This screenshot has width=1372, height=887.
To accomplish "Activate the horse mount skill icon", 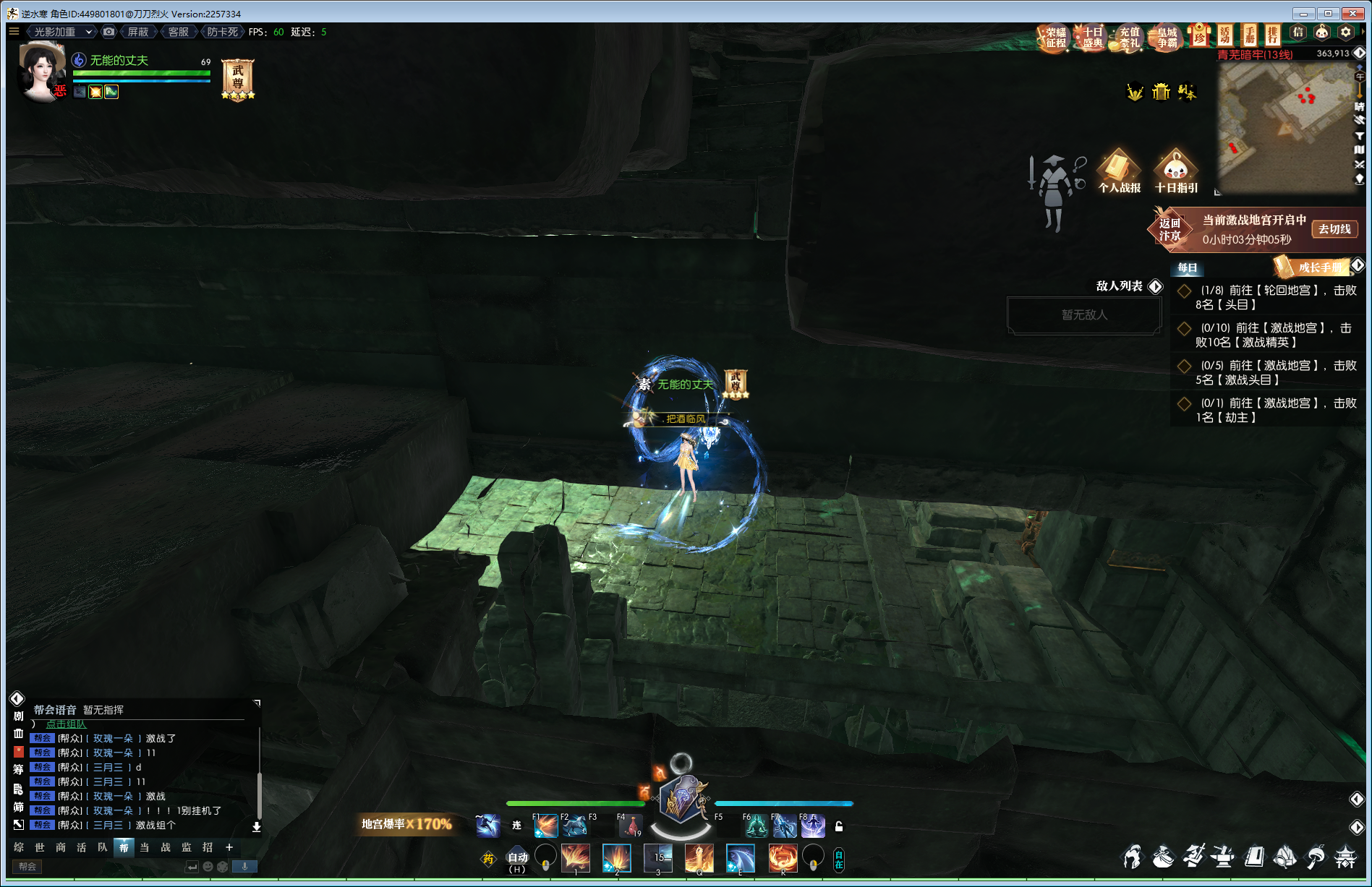I will coord(575,826).
